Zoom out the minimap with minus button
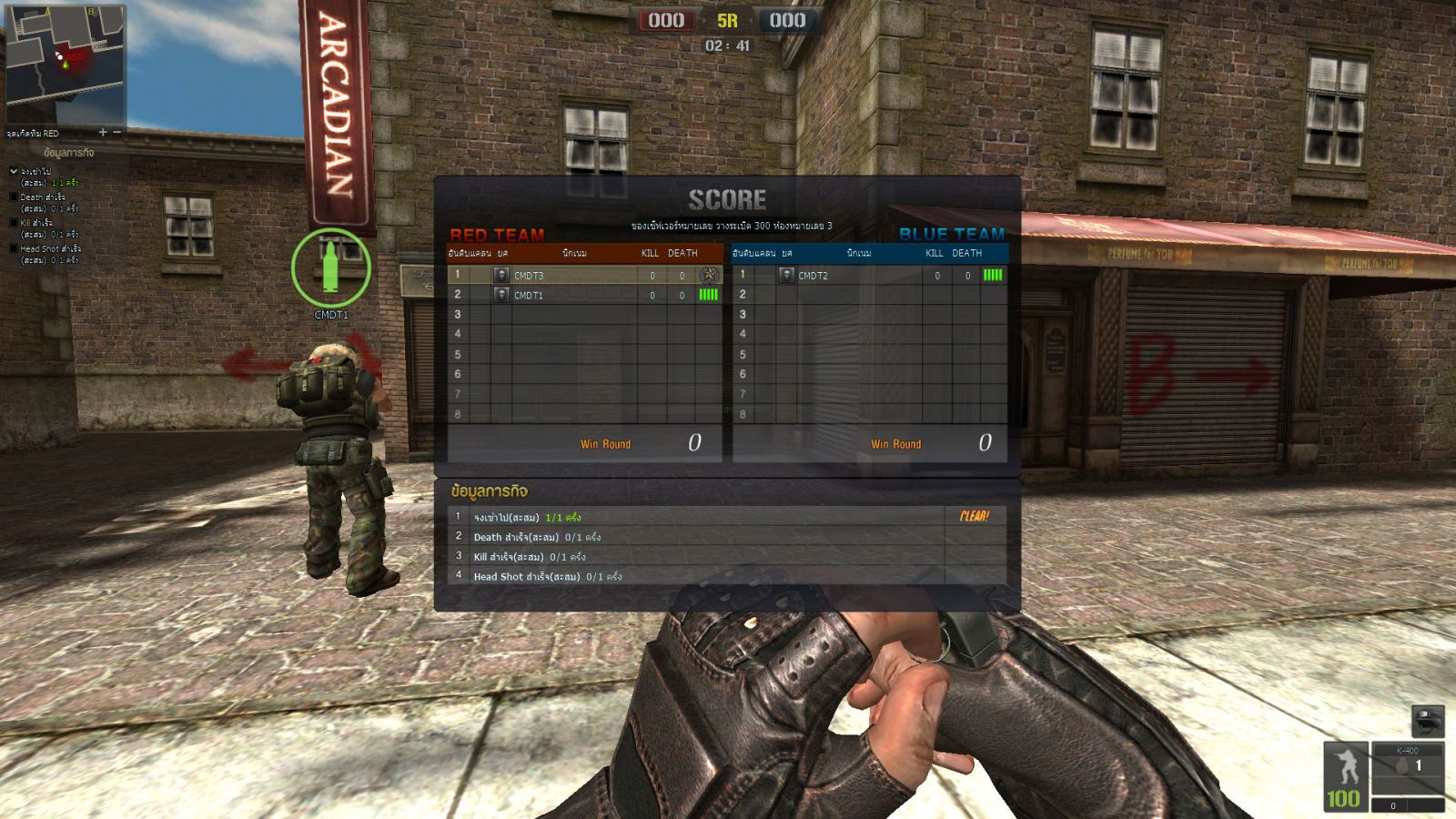1456x819 pixels. pos(116,133)
